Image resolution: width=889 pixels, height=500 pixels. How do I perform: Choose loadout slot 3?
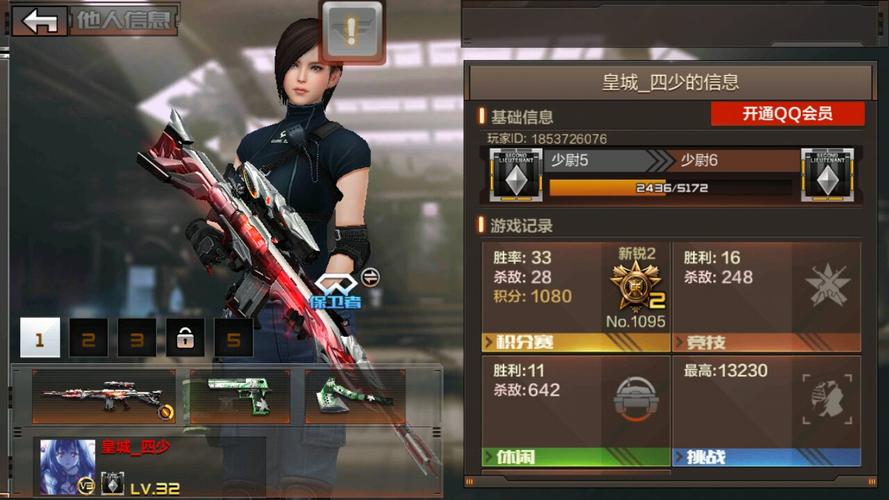click(x=137, y=339)
